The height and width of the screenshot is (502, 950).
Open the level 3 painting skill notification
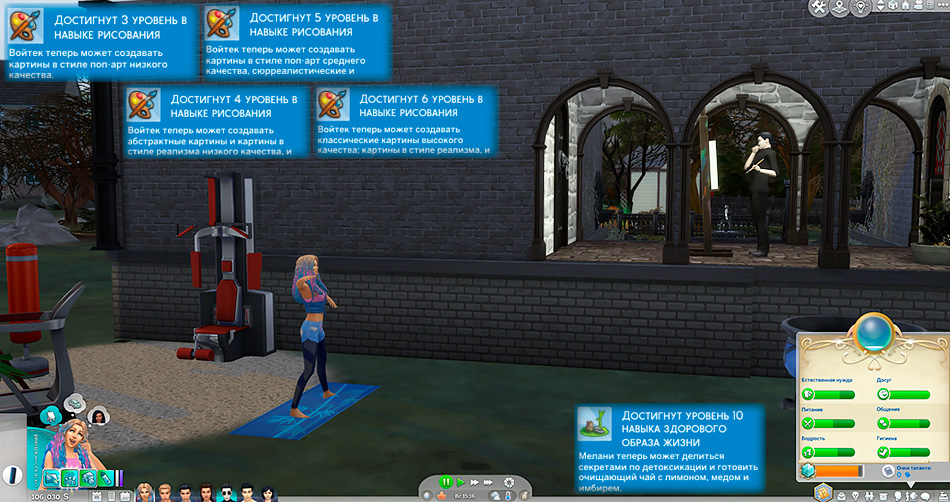pos(99,40)
